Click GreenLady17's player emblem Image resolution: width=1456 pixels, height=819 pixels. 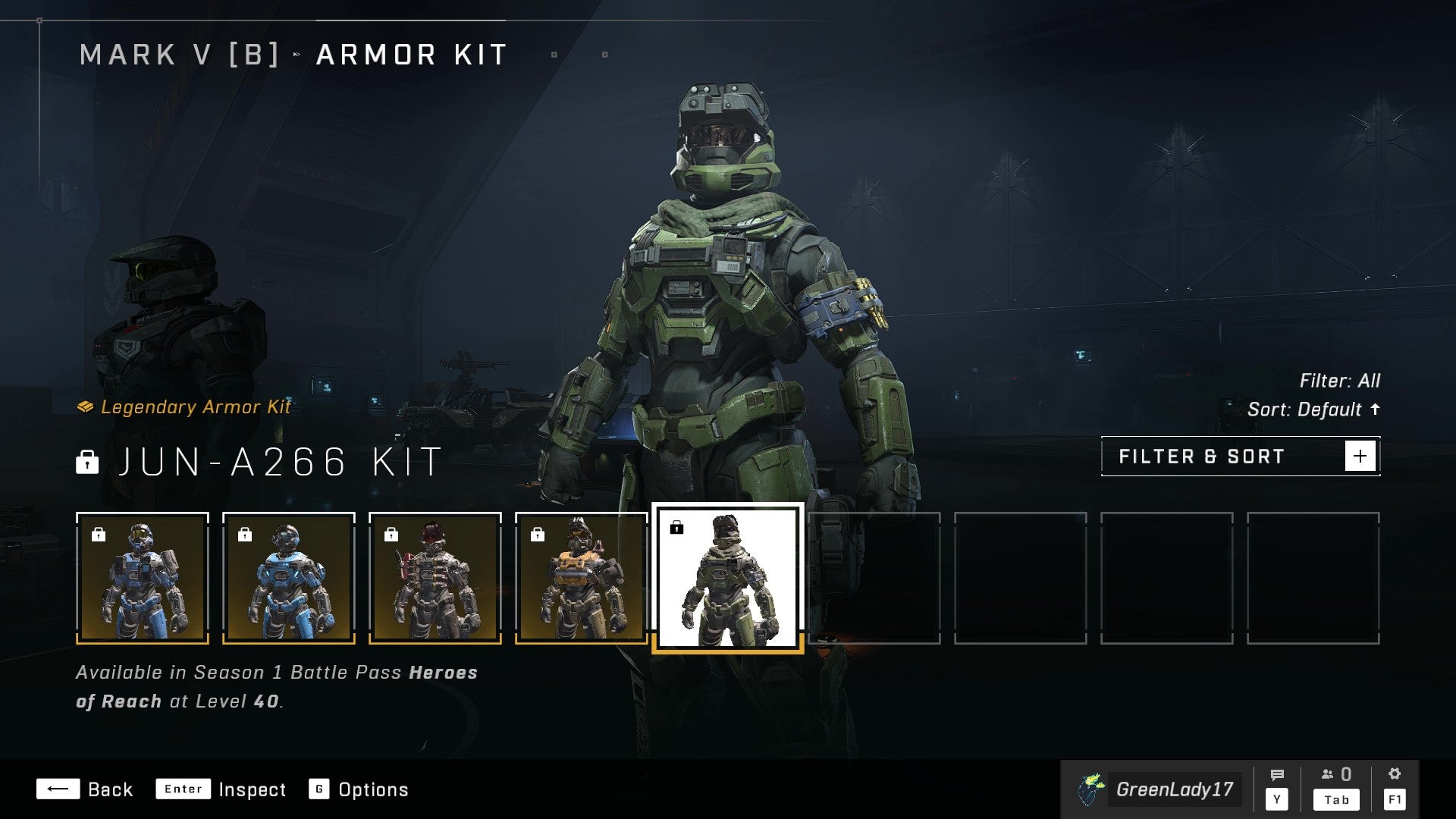click(x=1092, y=789)
